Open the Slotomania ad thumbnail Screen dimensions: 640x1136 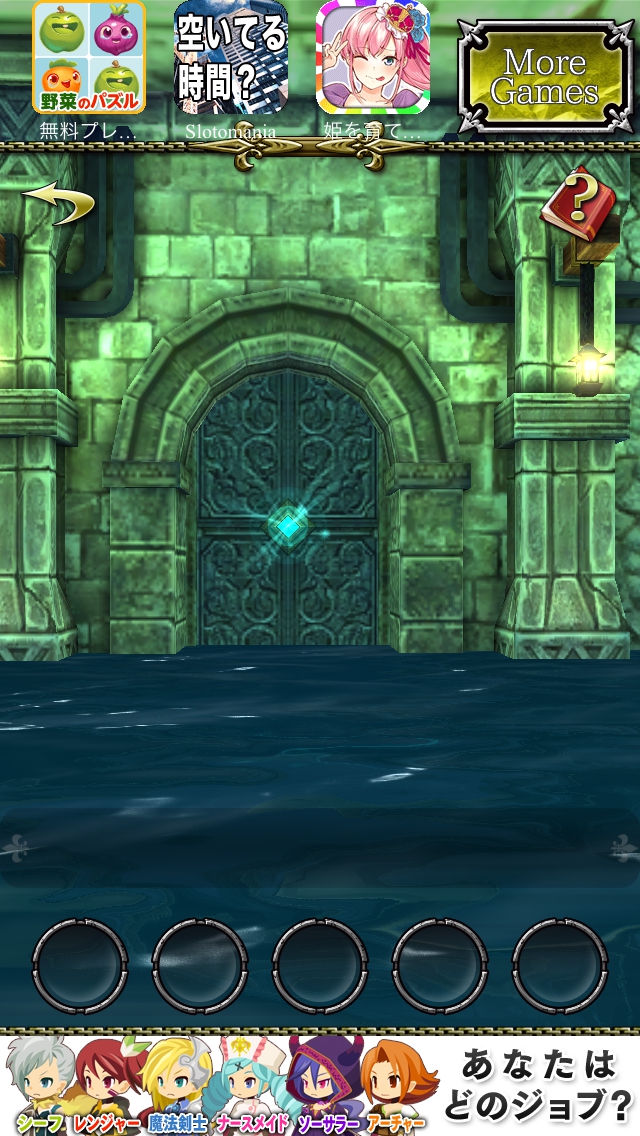point(231,58)
